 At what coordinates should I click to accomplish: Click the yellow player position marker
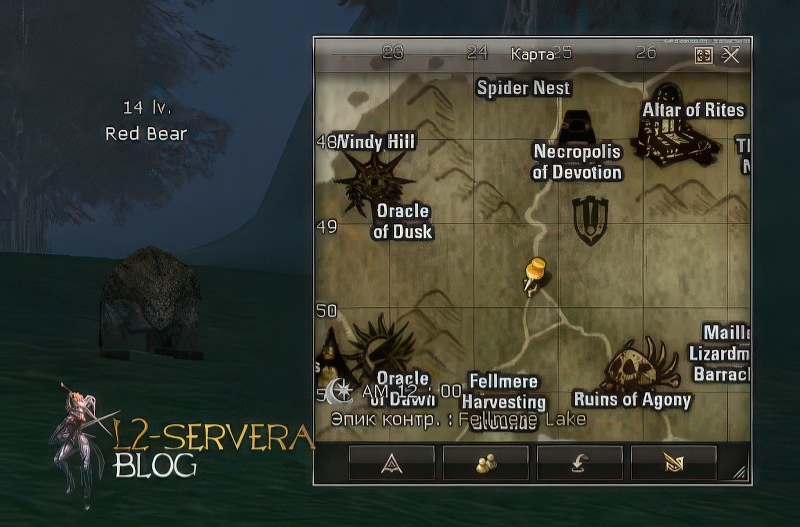pyautogui.click(x=534, y=274)
